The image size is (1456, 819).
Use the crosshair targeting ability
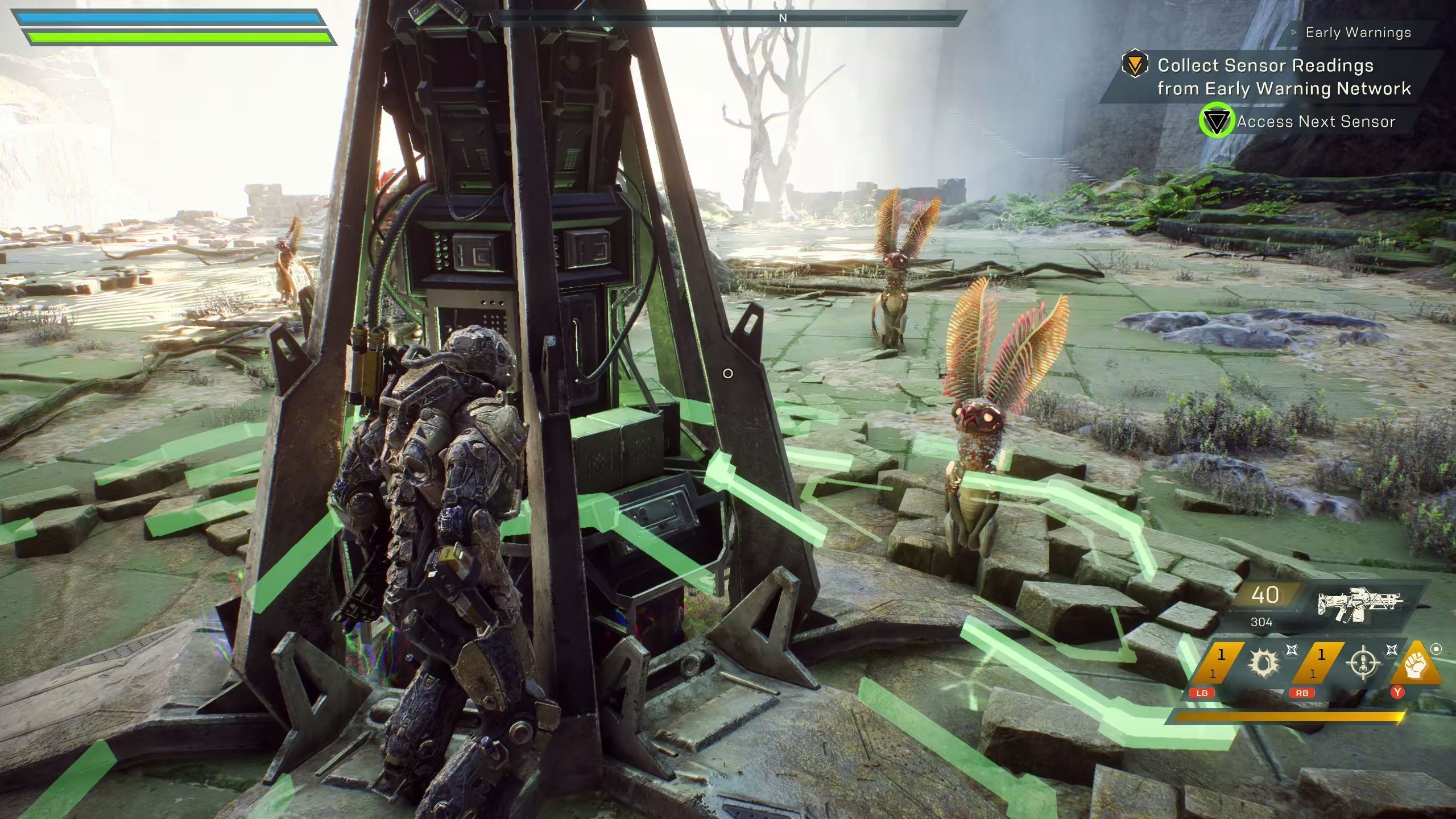(x=1364, y=663)
